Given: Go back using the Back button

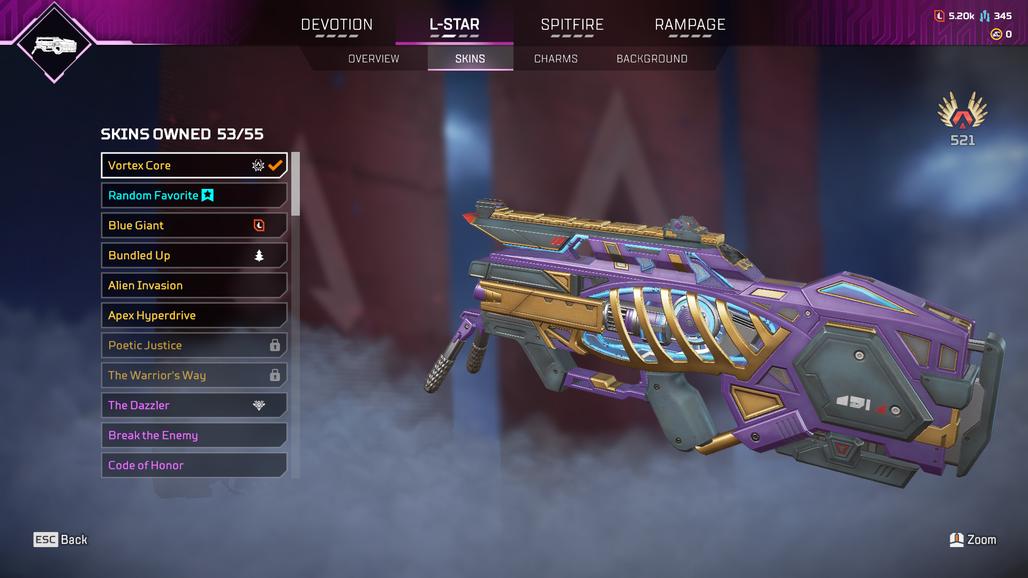Looking at the screenshot, I should coord(61,540).
